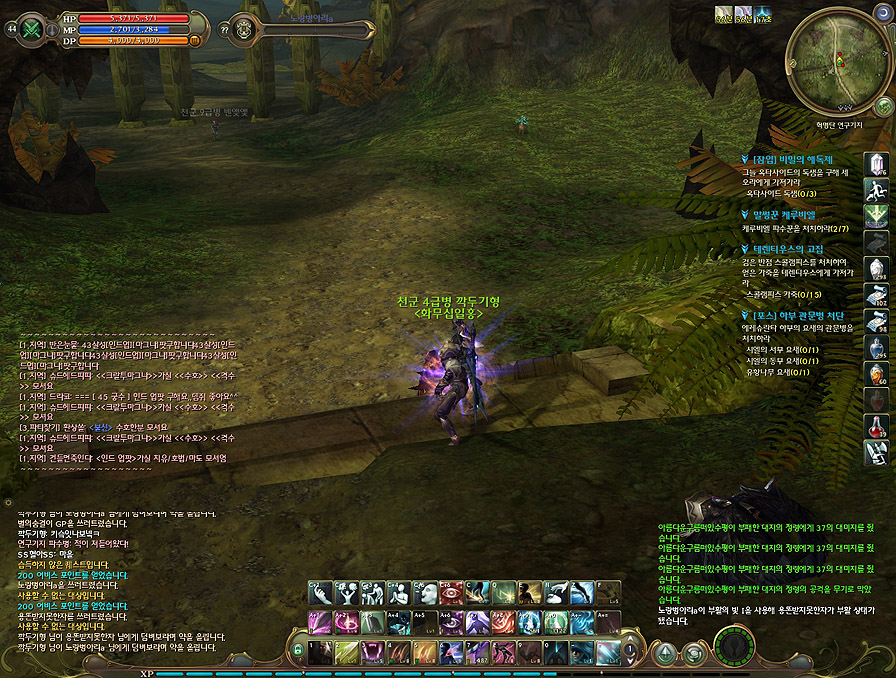
Task: Select the 비밀의 해독제 quest entry
Action: click(798, 159)
